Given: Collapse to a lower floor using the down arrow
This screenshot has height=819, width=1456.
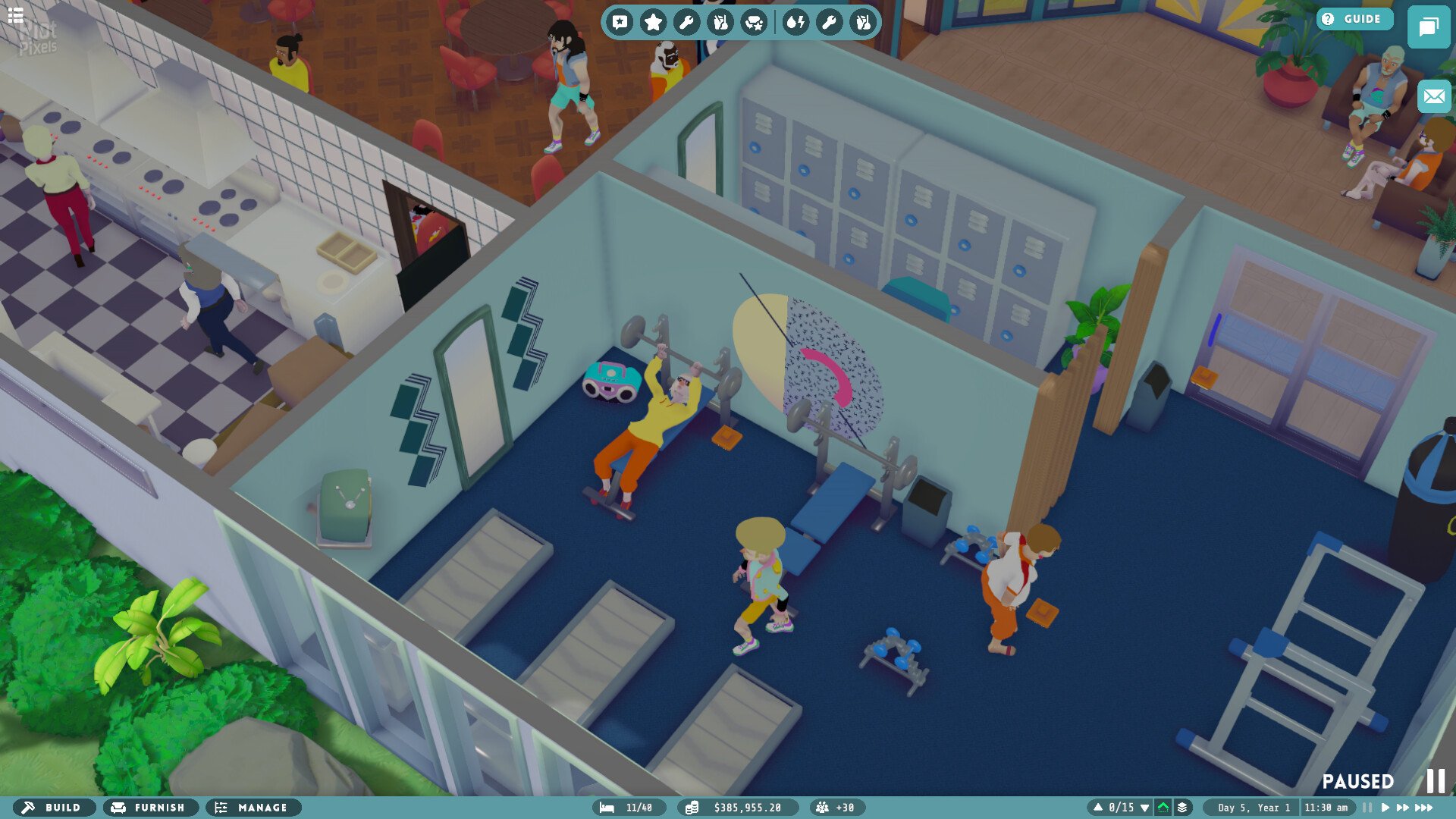Looking at the screenshot, I should [x=1145, y=807].
